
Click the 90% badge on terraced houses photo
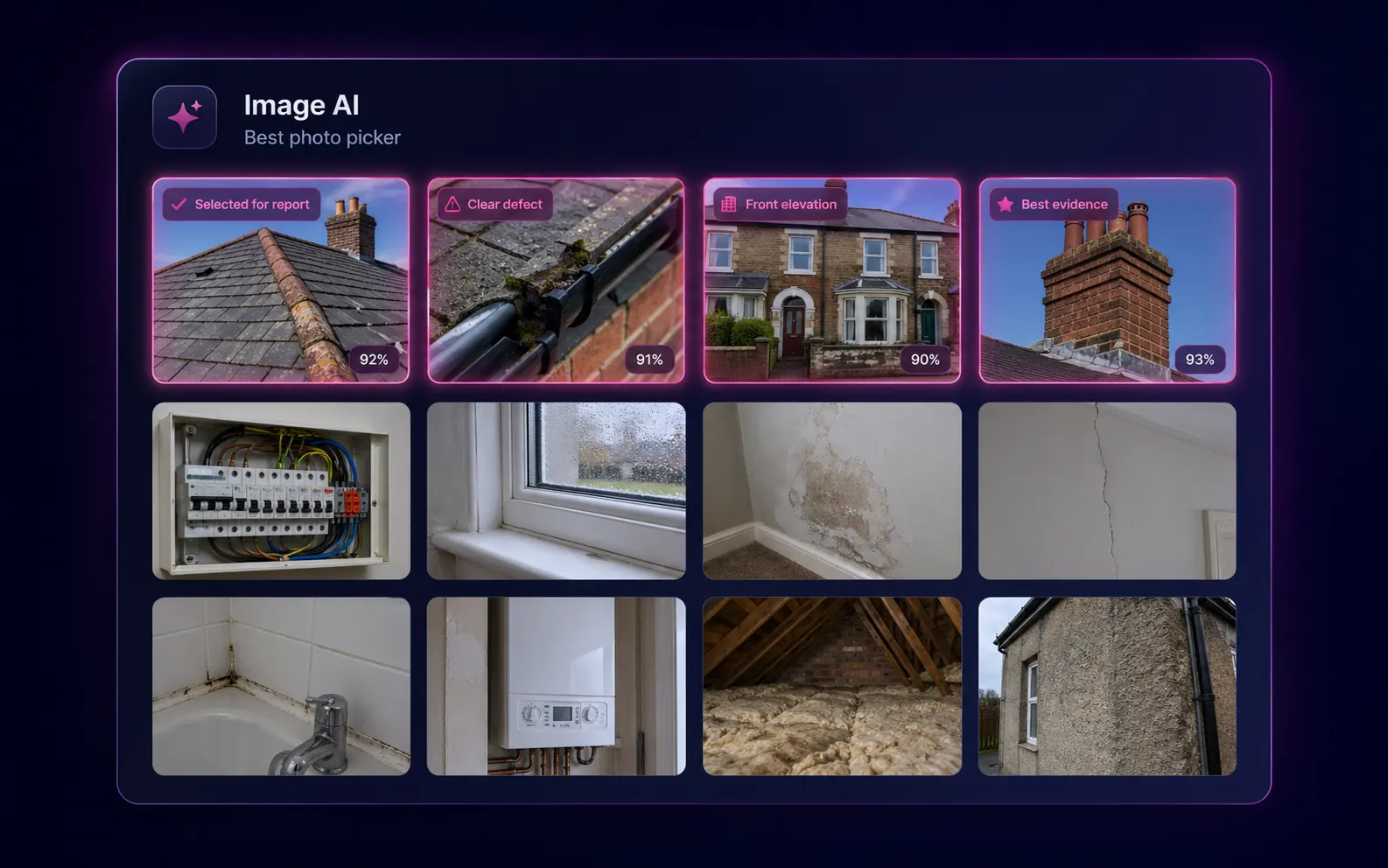coord(925,359)
